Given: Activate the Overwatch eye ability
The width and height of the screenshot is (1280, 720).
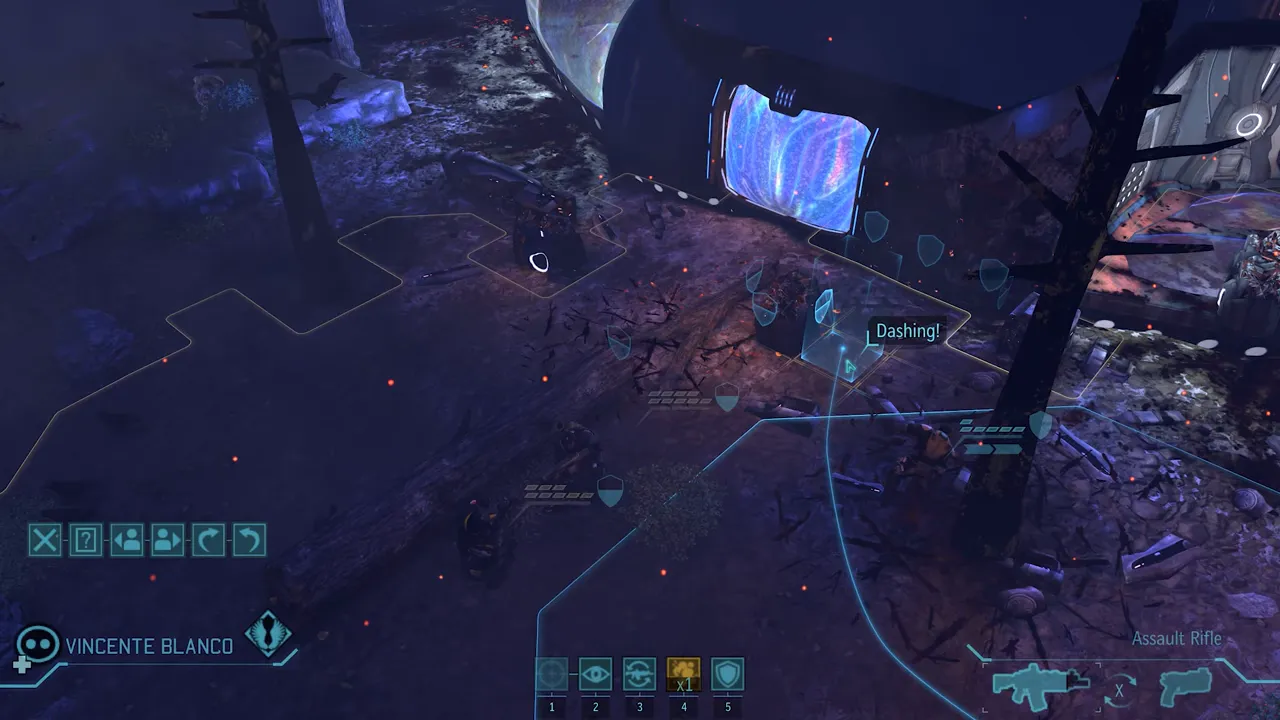Looking at the screenshot, I should (596, 675).
